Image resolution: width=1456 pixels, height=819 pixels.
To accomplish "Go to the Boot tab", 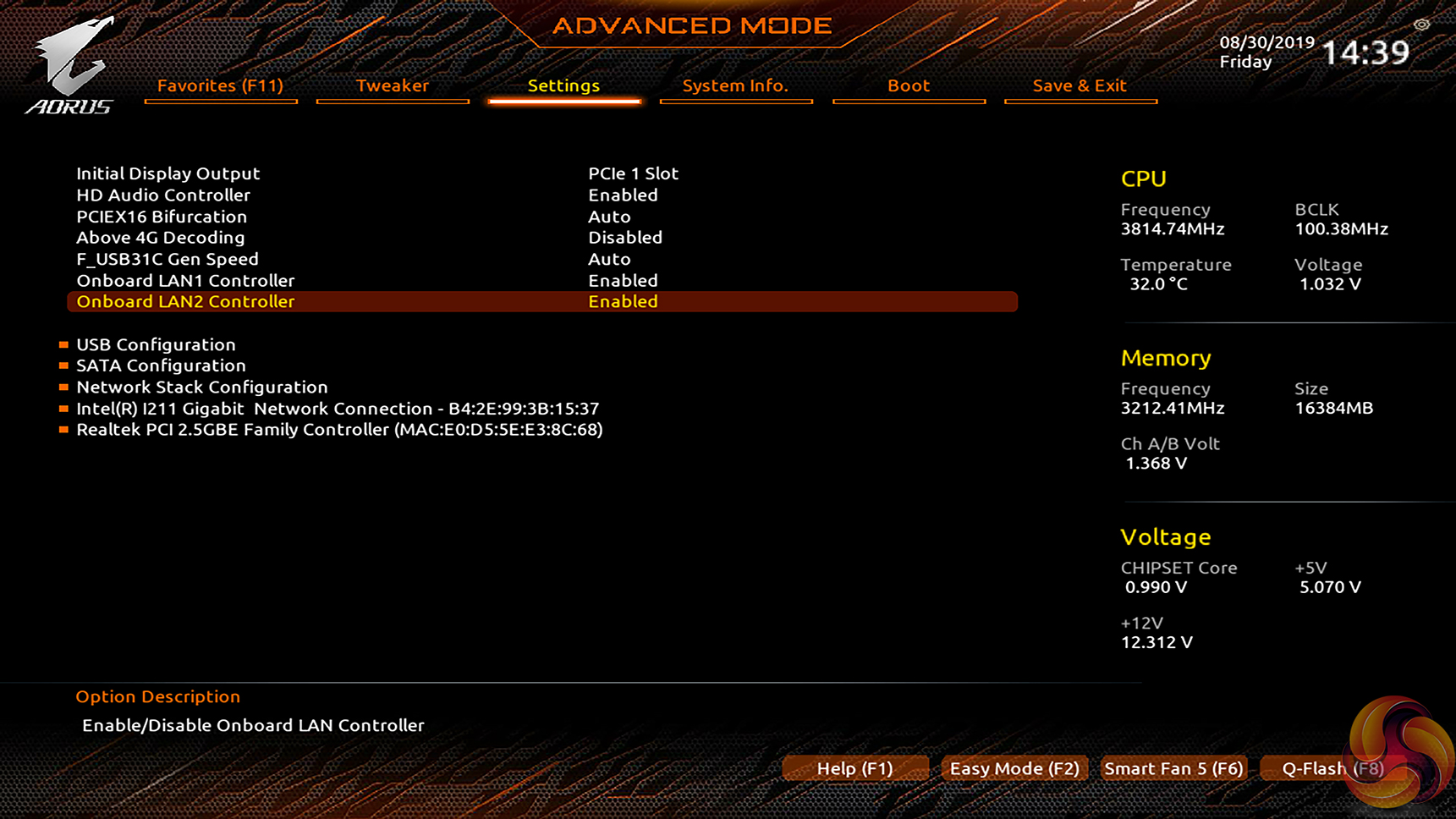I will [908, 85].
